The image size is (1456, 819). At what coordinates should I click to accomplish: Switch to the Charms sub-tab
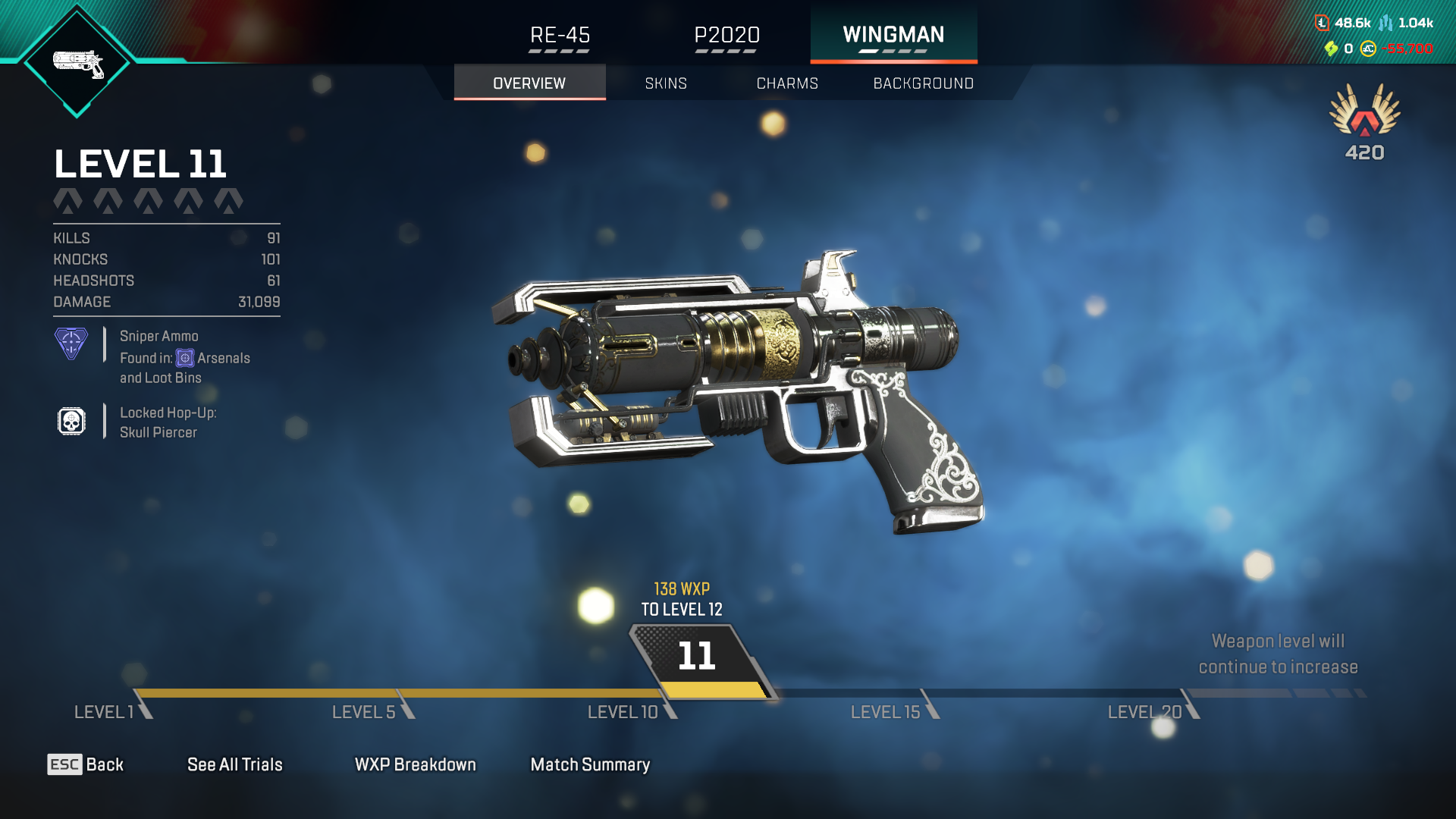coord(787,83)
